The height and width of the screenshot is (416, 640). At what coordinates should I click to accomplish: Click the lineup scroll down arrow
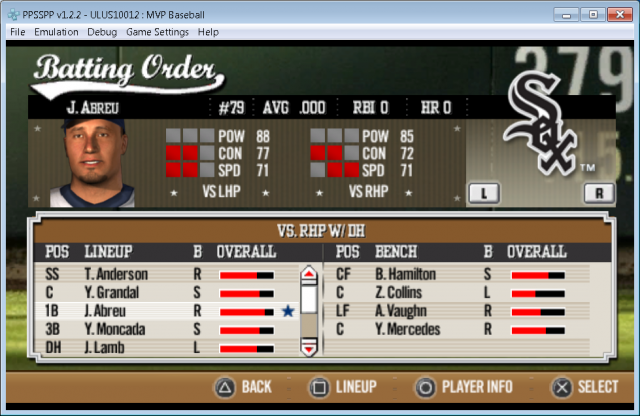click(x=309, y=348)
